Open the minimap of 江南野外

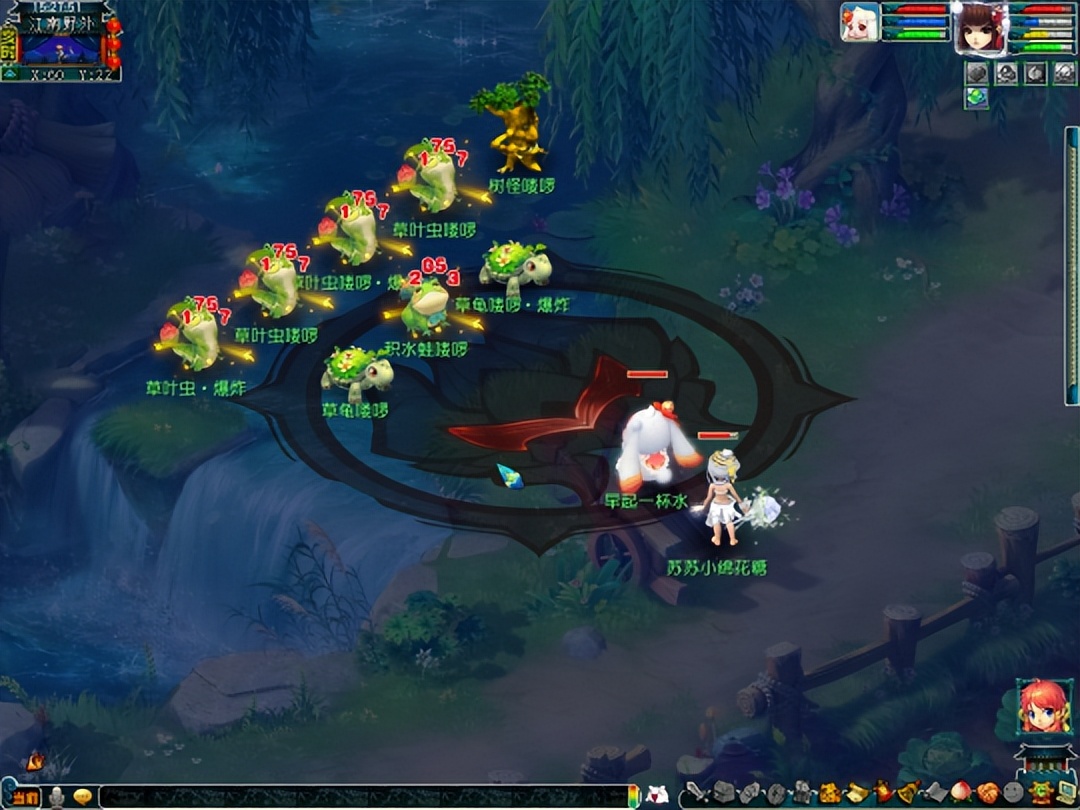(62, 46)
